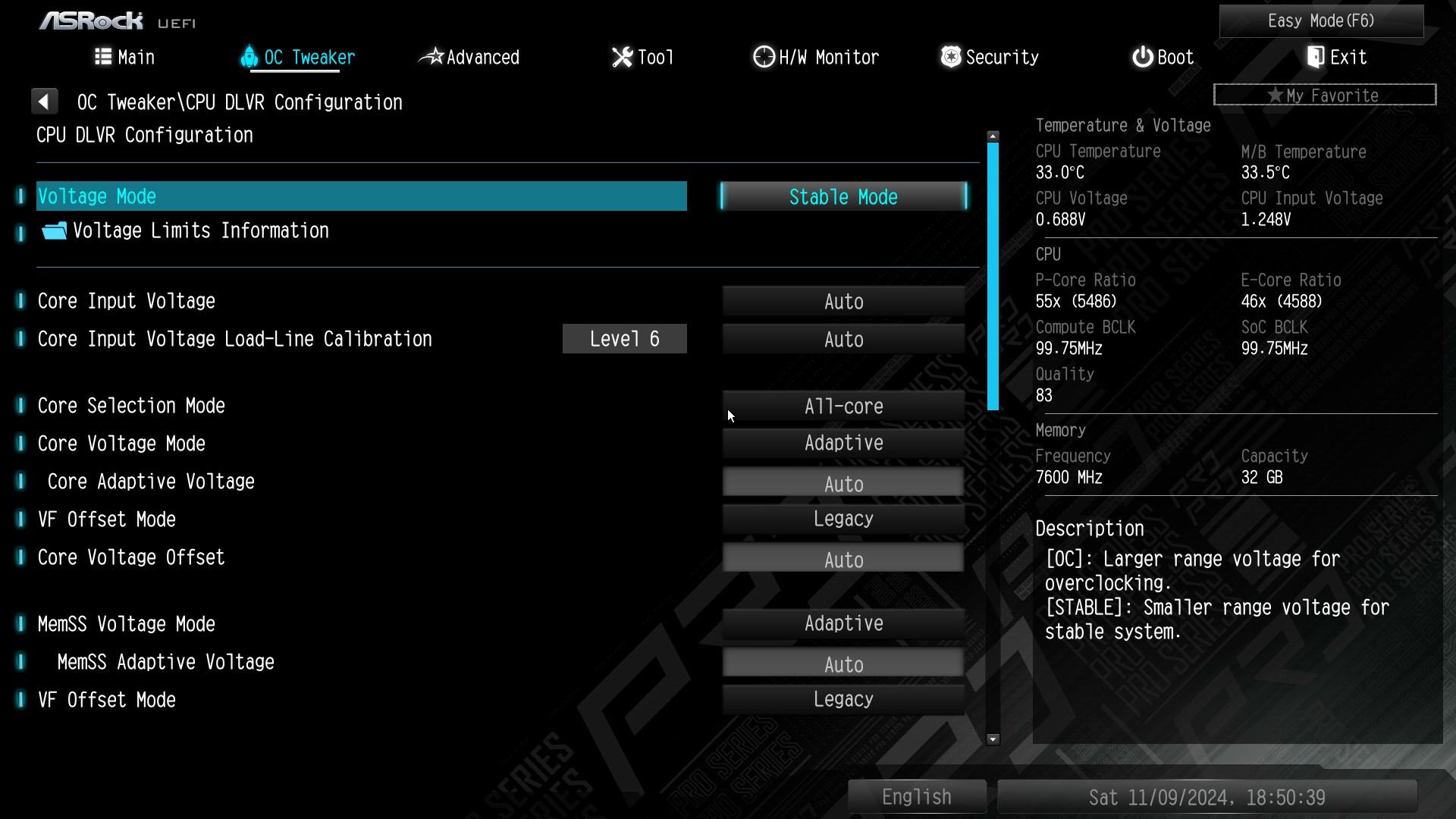
Task: Open the MemSS Voltage Mode Adaptive selector
Action: click(x=843, y=623)
